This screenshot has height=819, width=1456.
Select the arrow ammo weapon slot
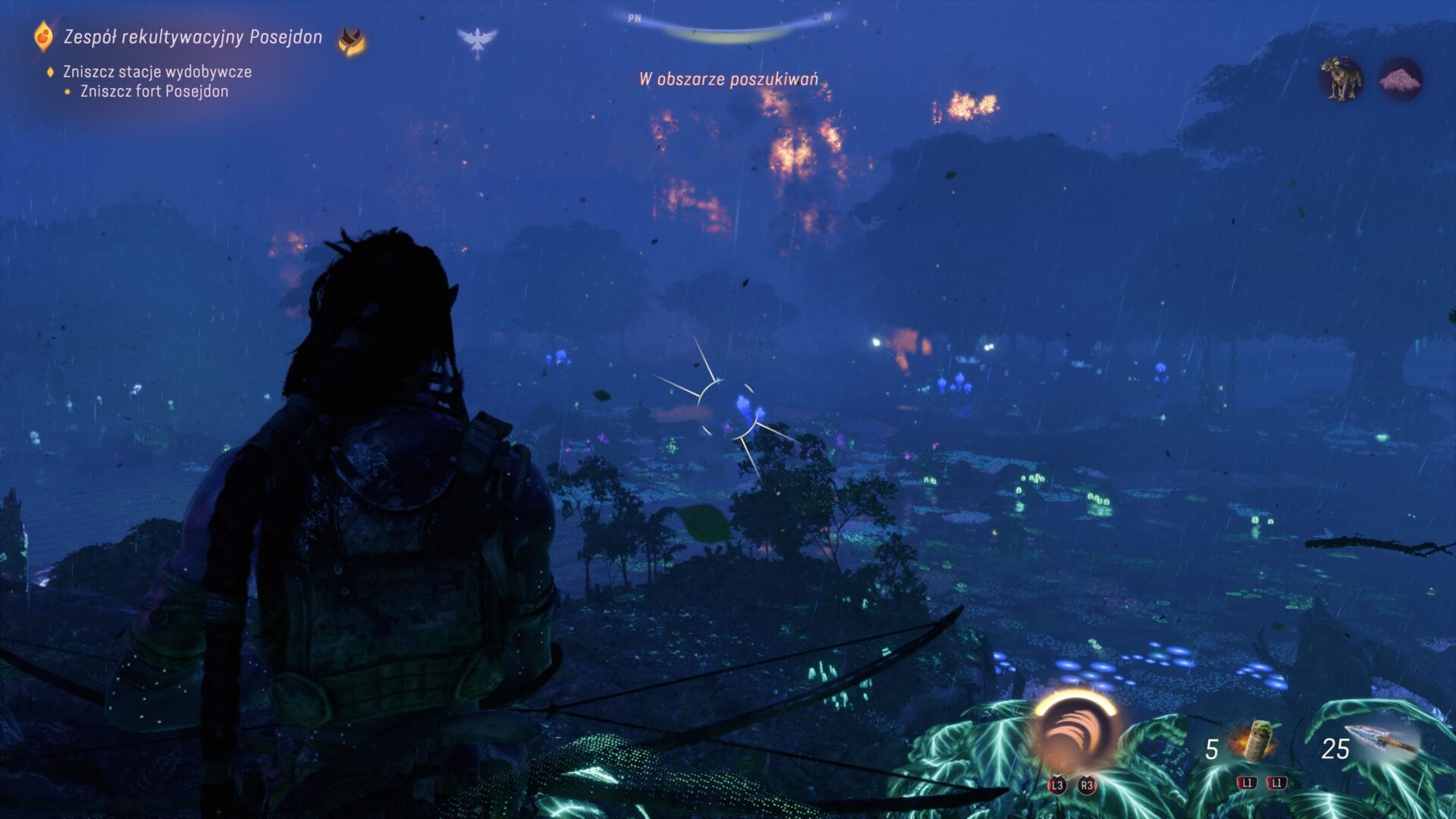point(1382,742)
